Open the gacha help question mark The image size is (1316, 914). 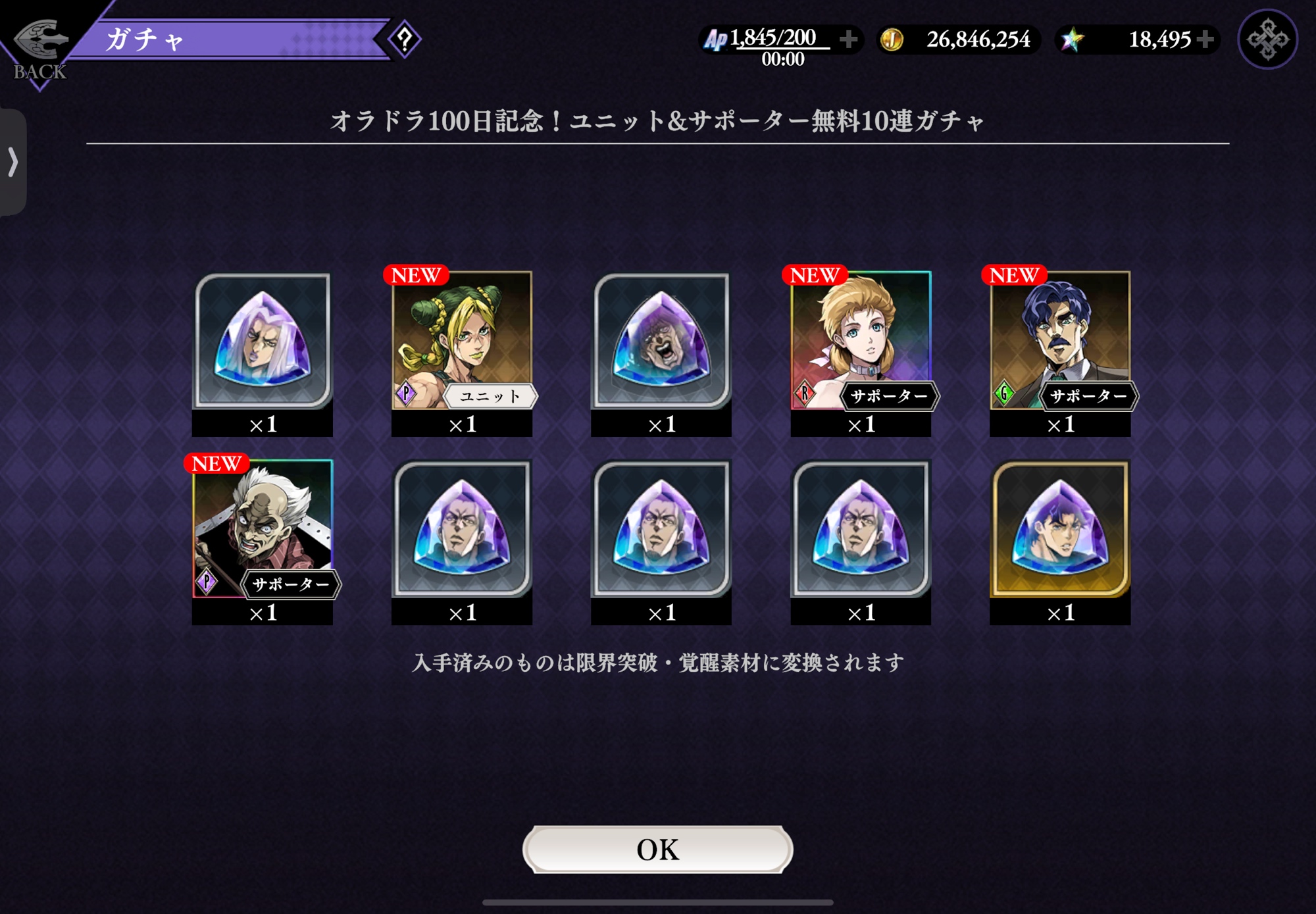click(405, 39)
